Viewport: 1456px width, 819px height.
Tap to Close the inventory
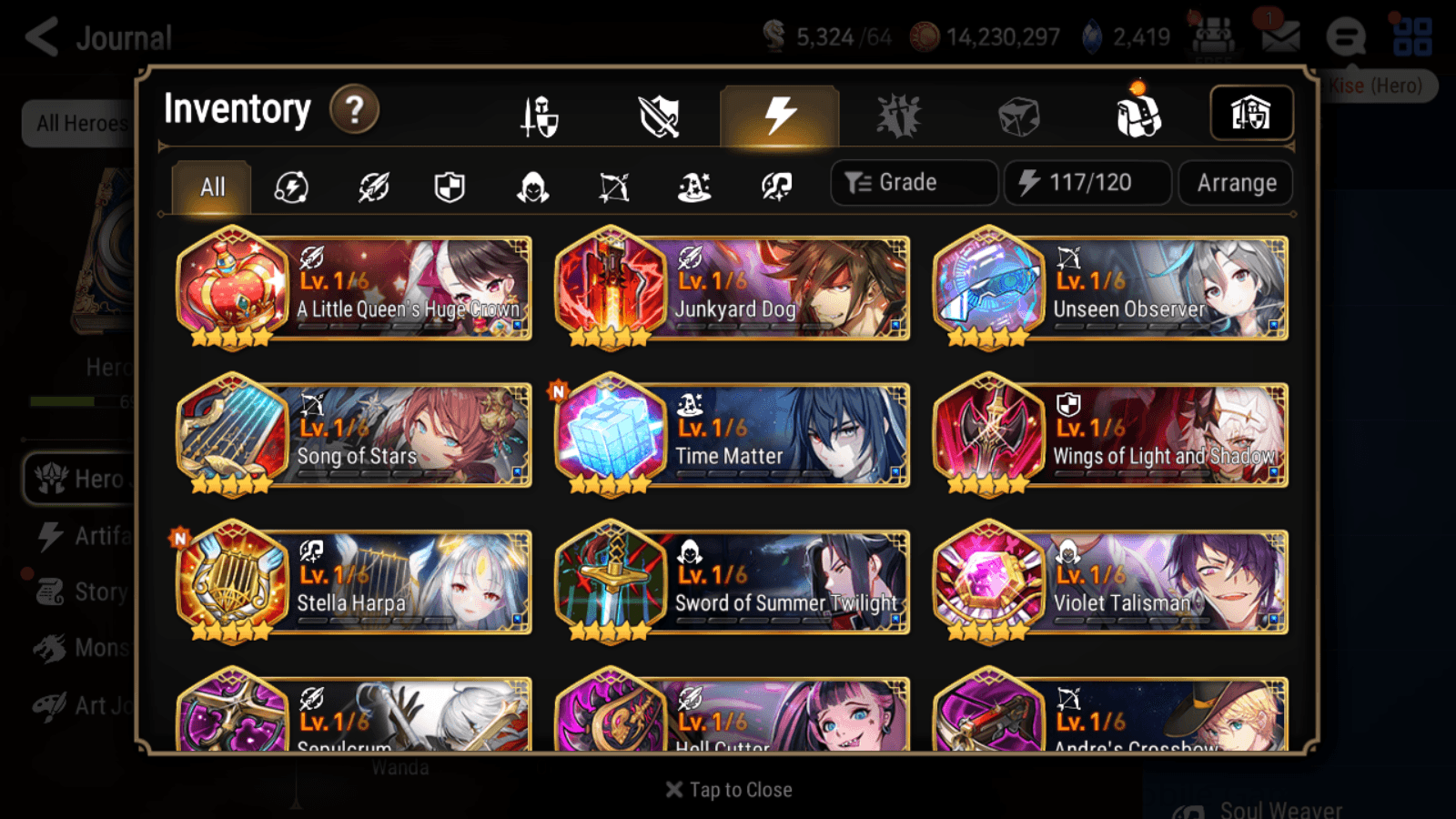click(x=727, y=789)
